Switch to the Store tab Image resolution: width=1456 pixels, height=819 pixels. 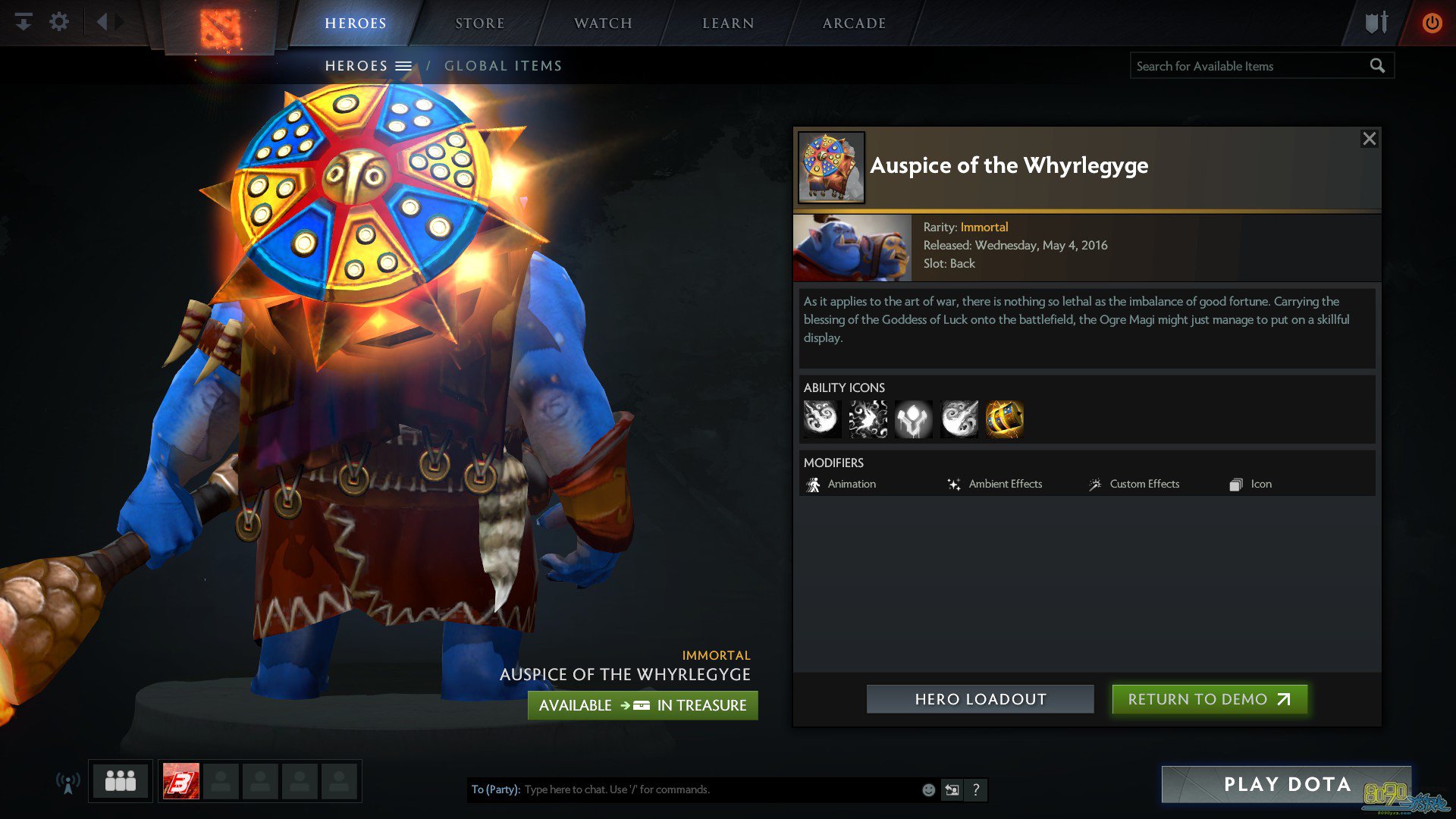click(x=479, y=24)
